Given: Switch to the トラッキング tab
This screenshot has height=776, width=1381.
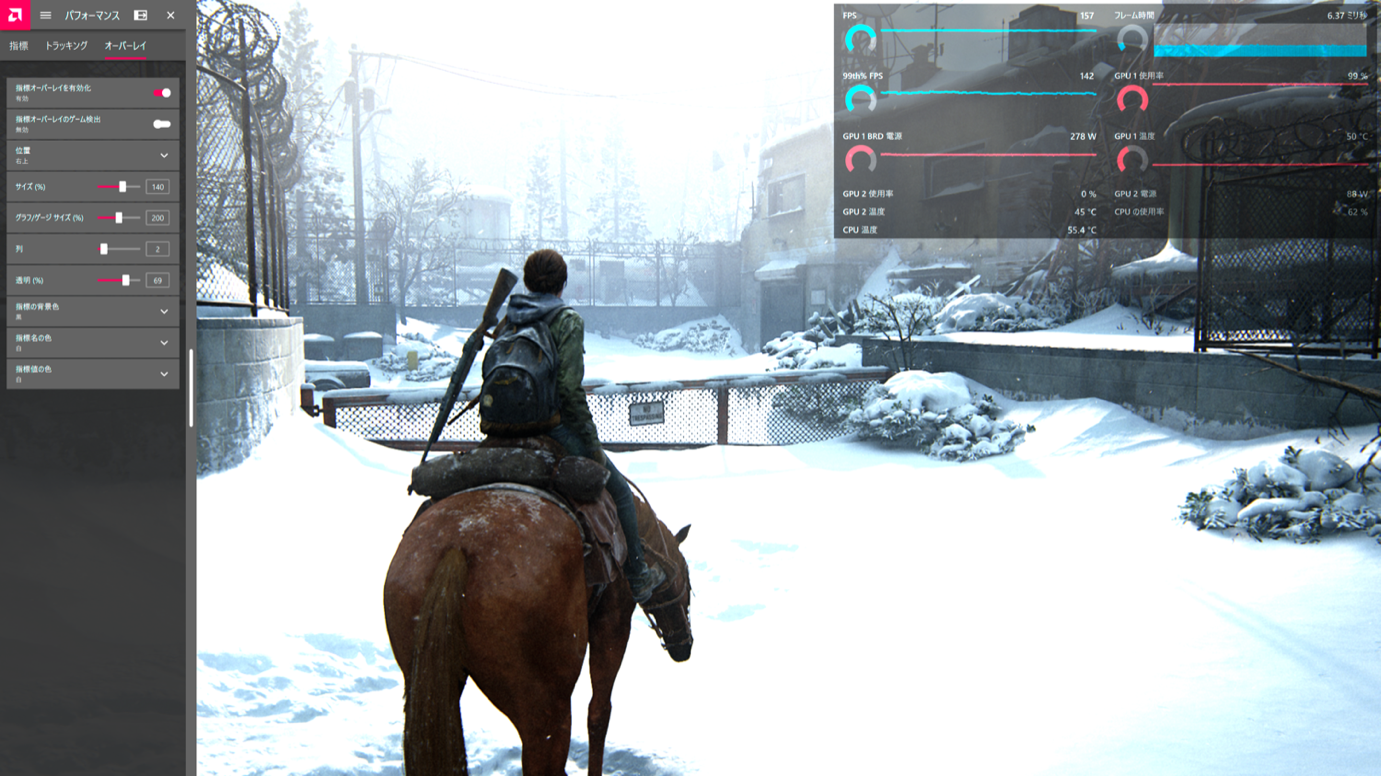Looking at the screenshot, I should 66,46.
